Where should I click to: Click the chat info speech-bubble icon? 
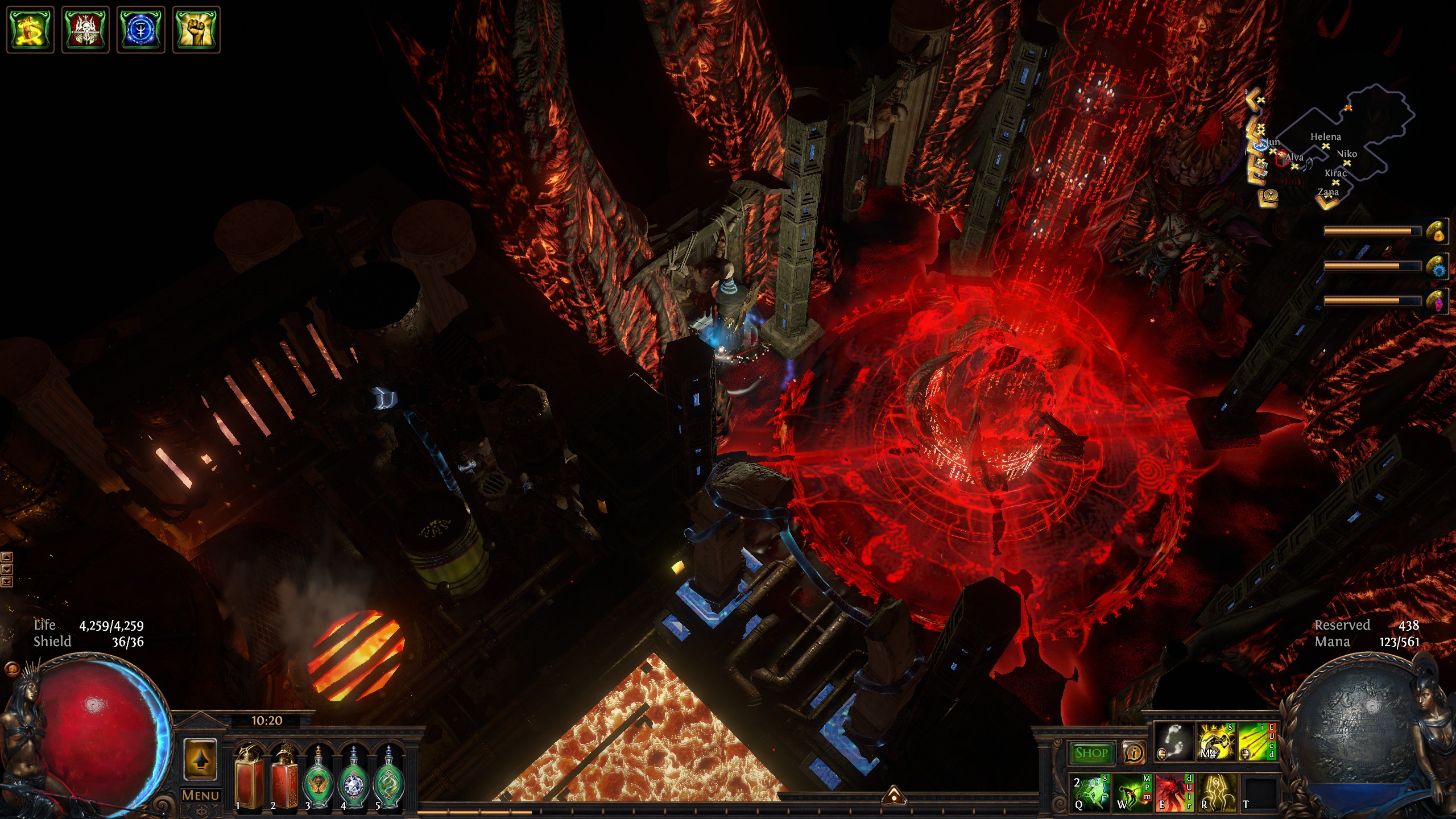(x=1134, y=753)
